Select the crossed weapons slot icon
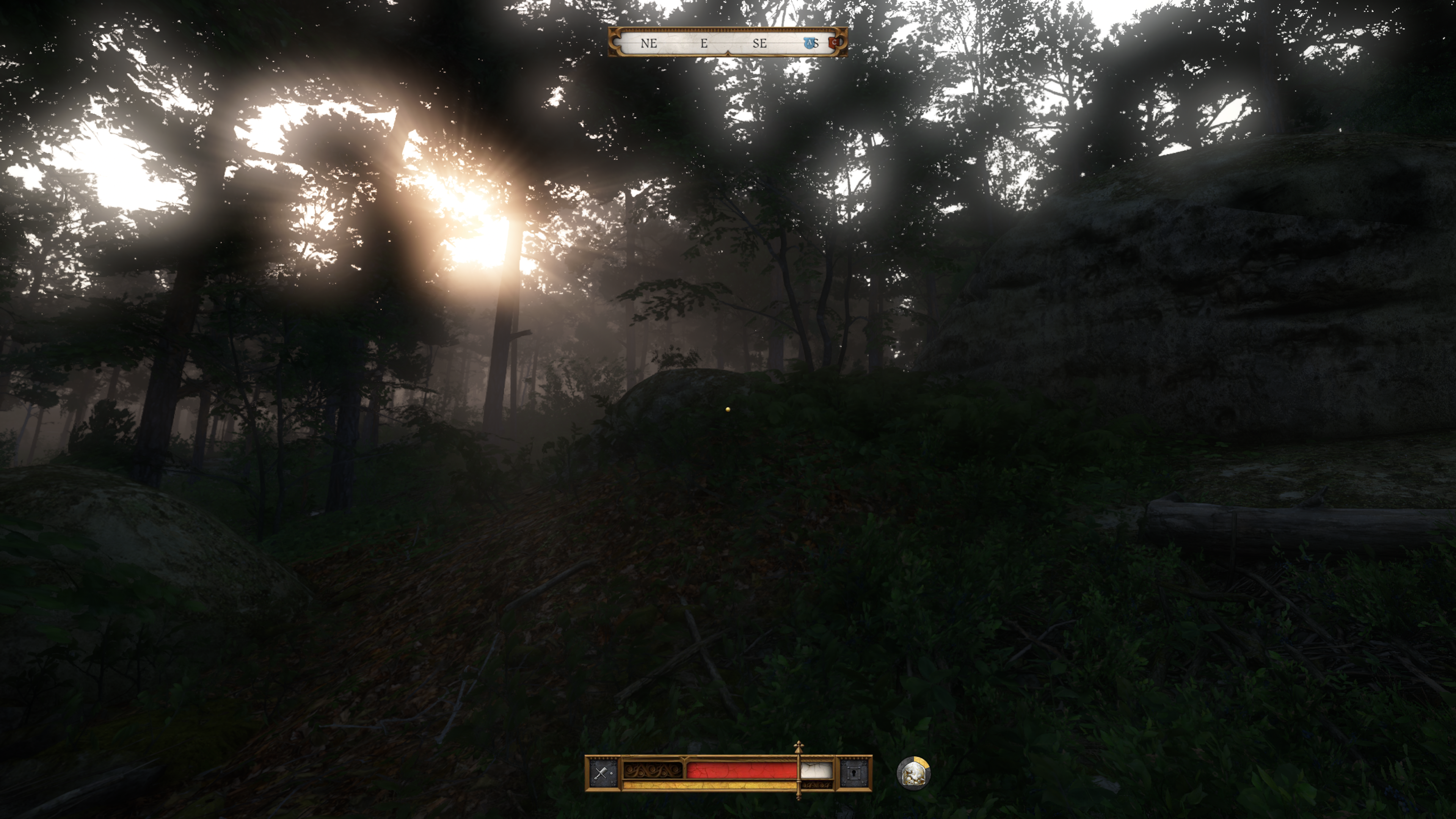 point(602,773)
